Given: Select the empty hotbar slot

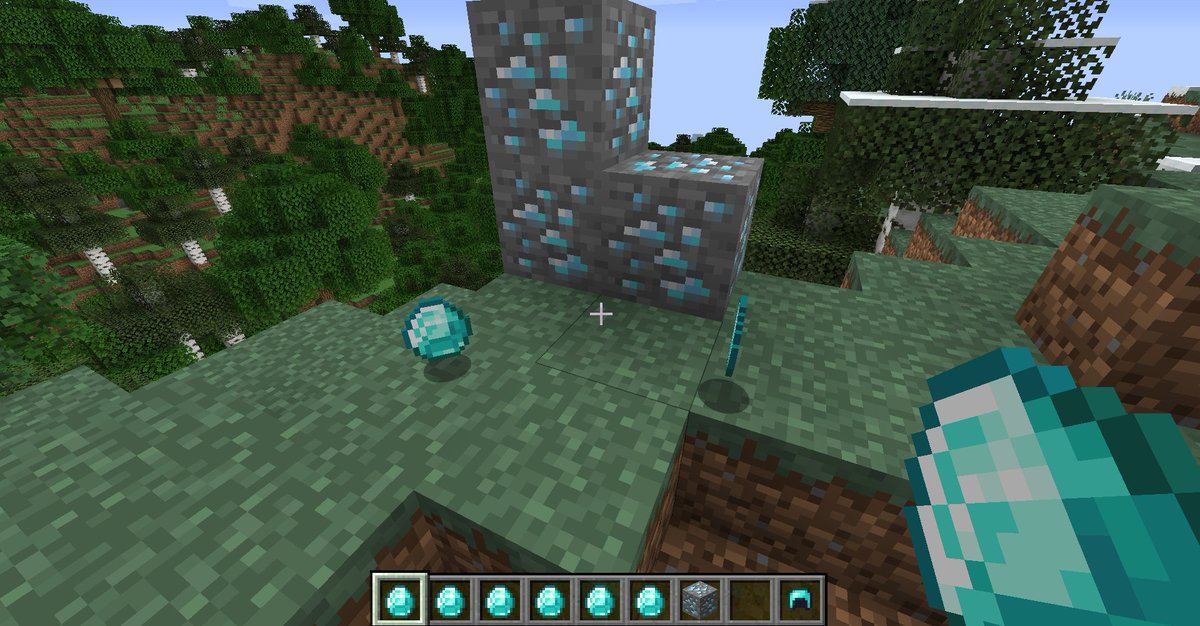Looking at the screenshot, I should [x=749, y=600].
